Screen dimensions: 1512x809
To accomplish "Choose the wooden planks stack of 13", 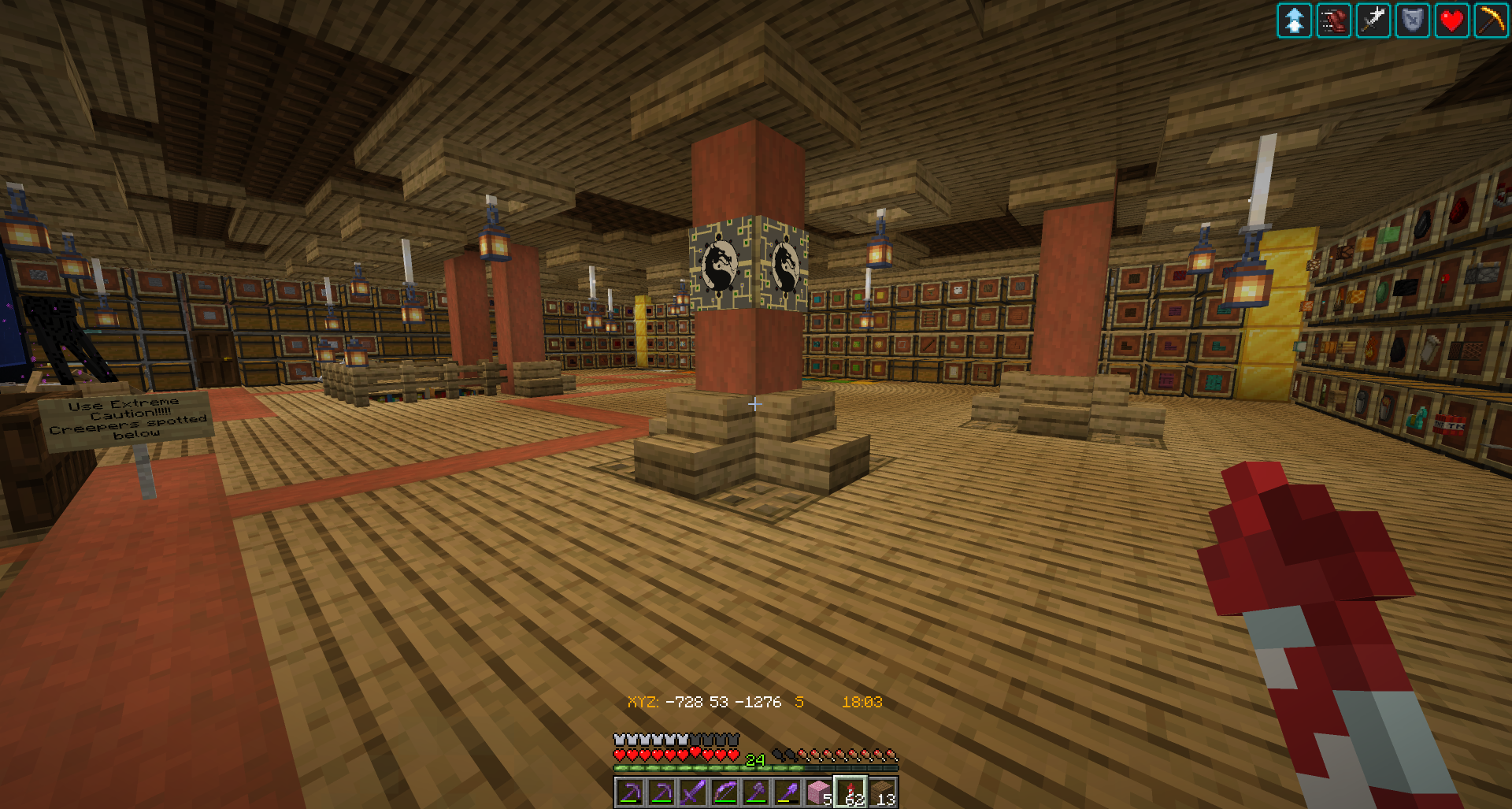I will 882,792.
